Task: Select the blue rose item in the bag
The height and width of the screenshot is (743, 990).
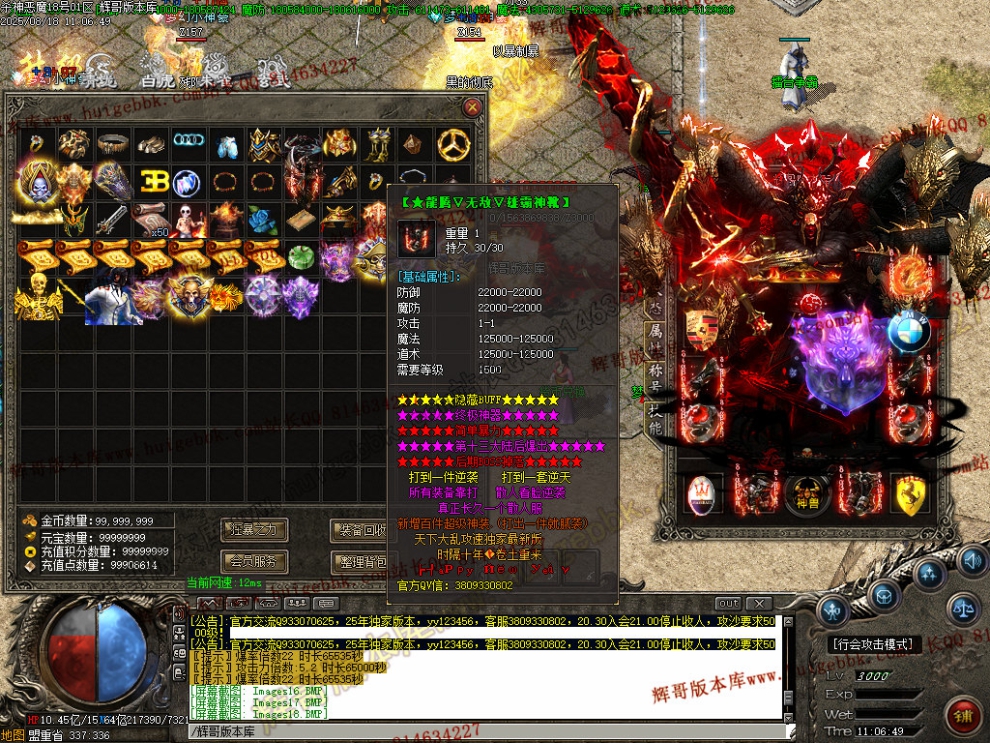Action: pyautogui.click(x=262, y=219)
